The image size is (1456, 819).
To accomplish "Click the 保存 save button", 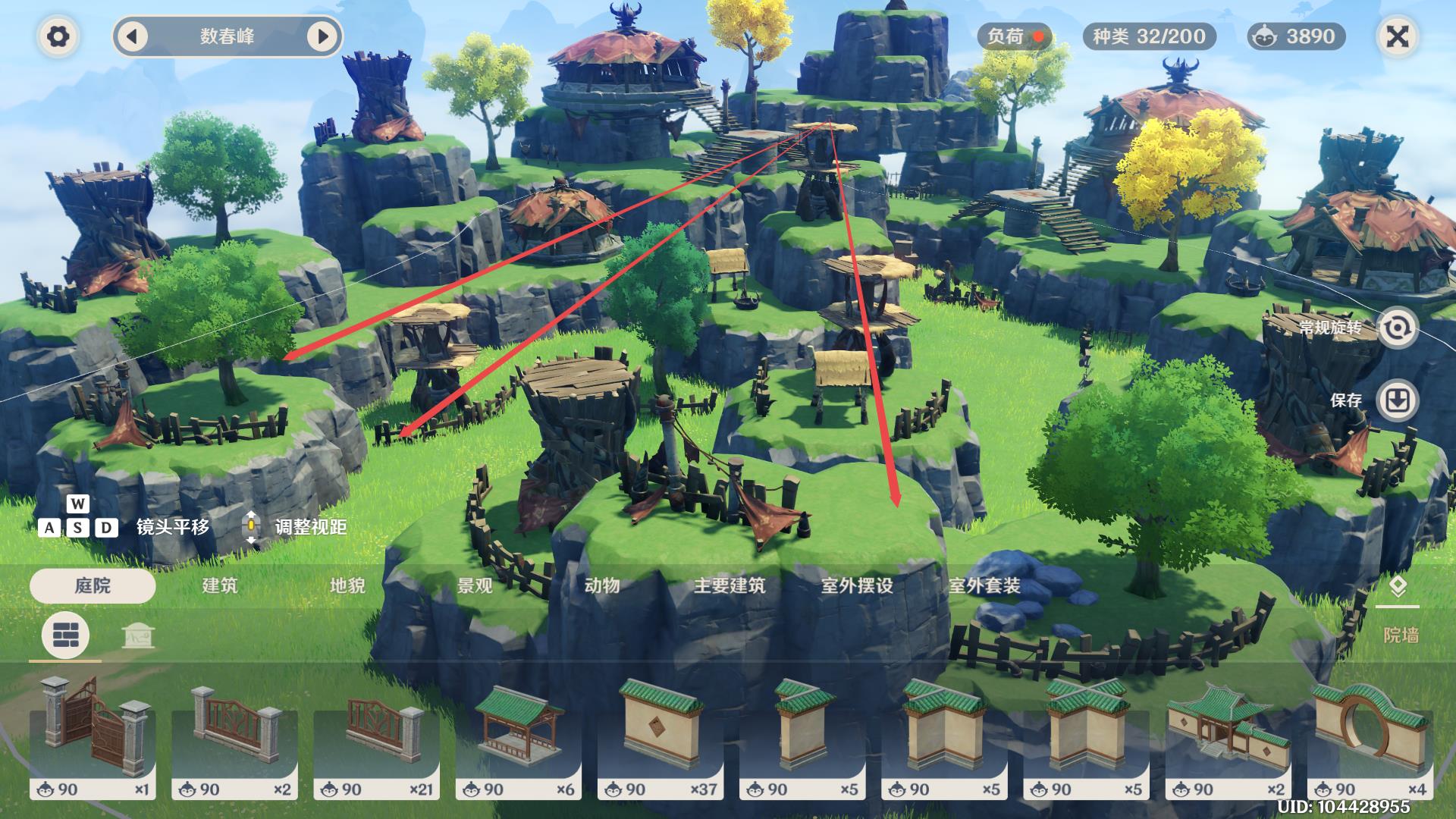I will pyautogui.click(x=1396, y=400).
